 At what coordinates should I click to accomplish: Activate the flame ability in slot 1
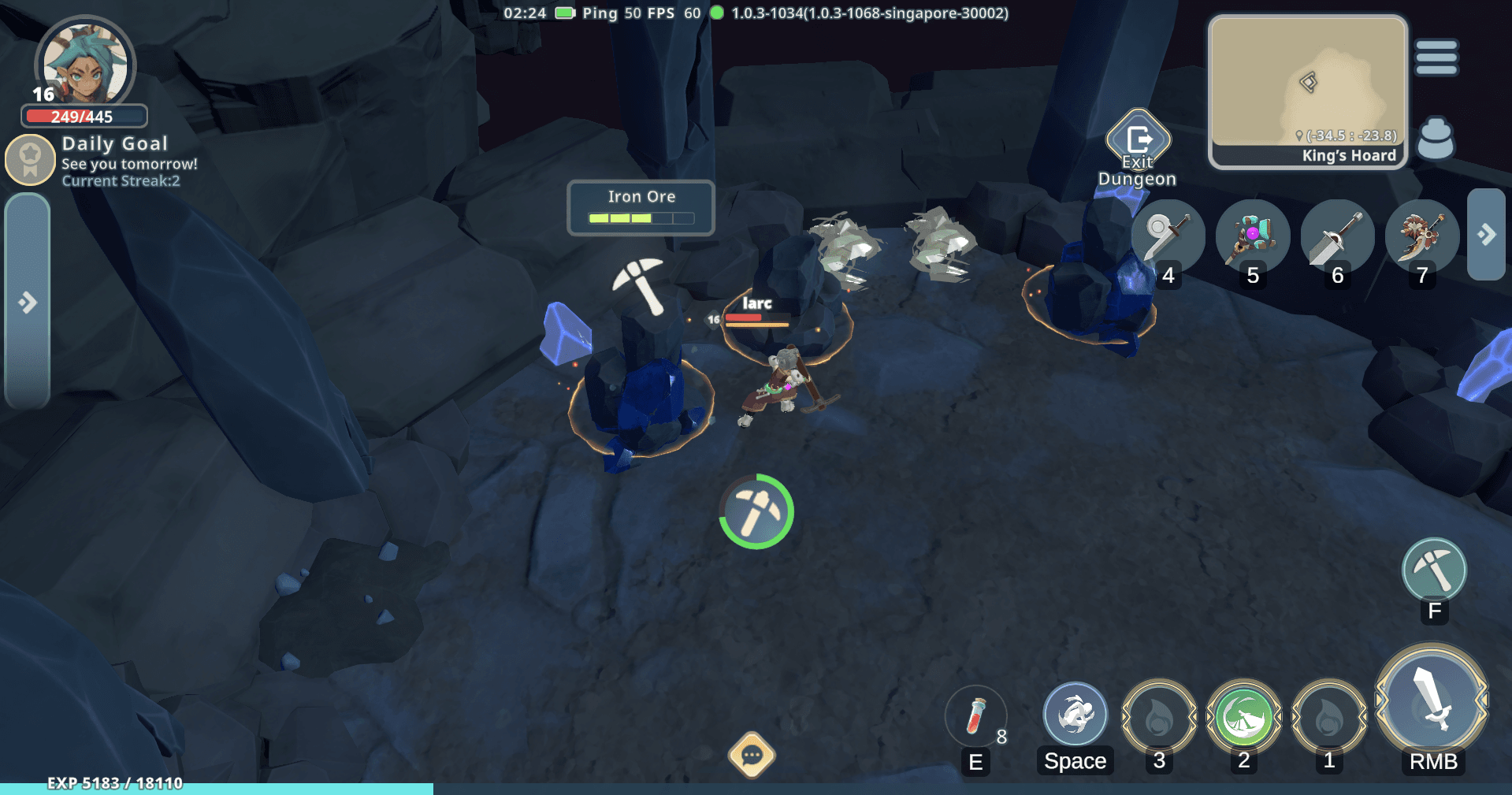click(1328, 716)
